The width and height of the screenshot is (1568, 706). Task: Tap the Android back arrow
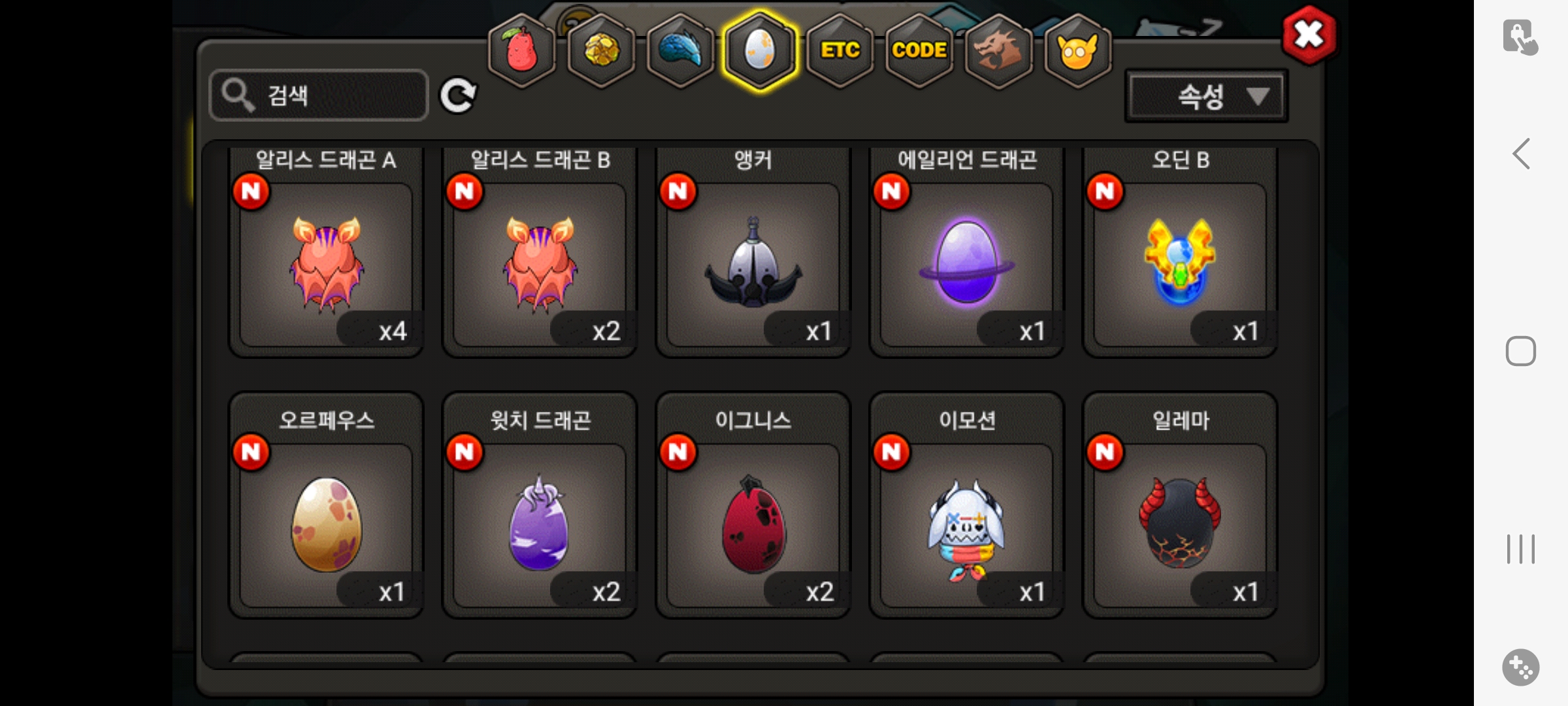coord(1521,154)
